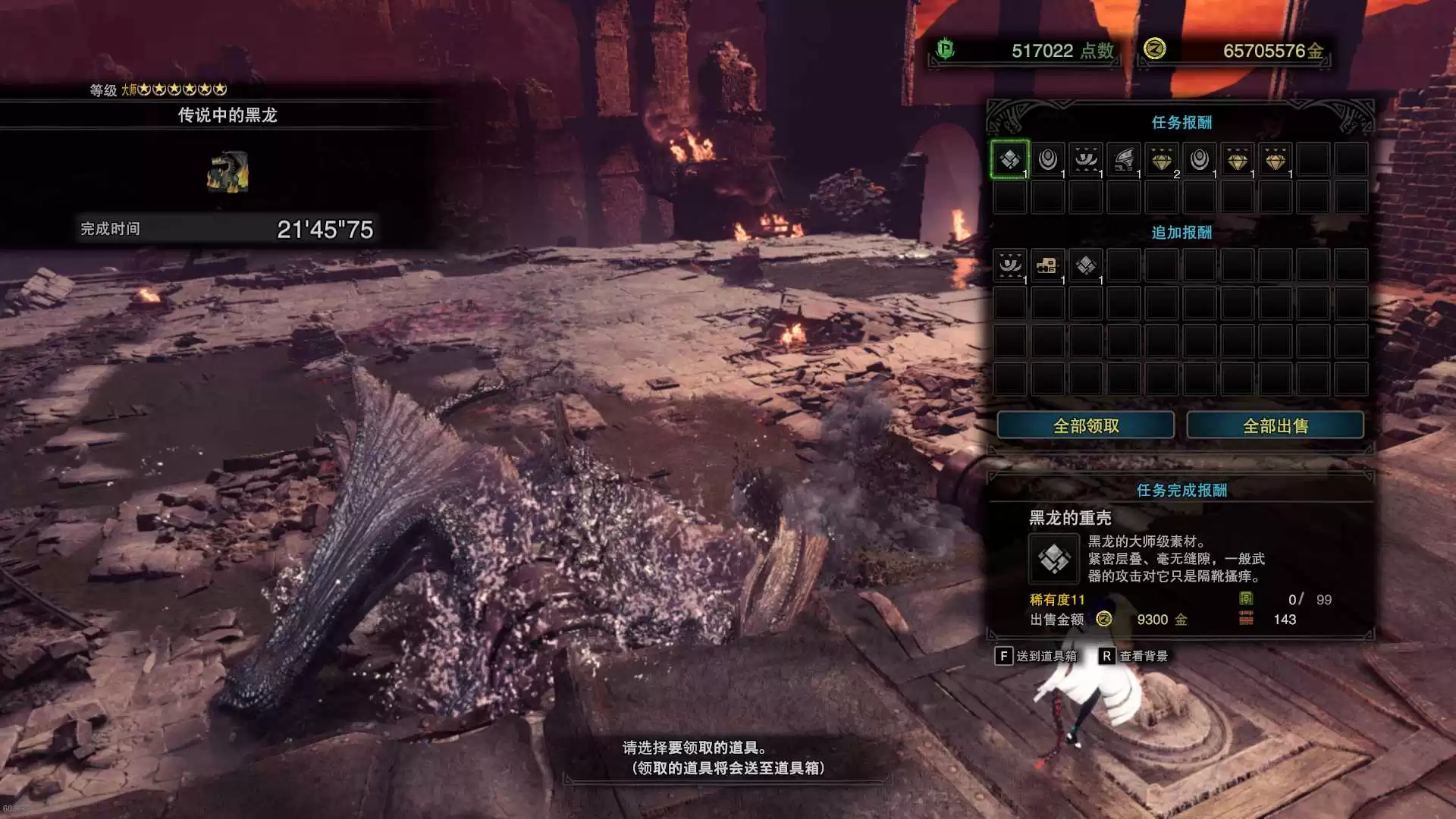Image resolution: width=1456 pixels, height=819 pixels.
Task: Choose the shell material in 追加报酬
Action: coord(1085,265)
